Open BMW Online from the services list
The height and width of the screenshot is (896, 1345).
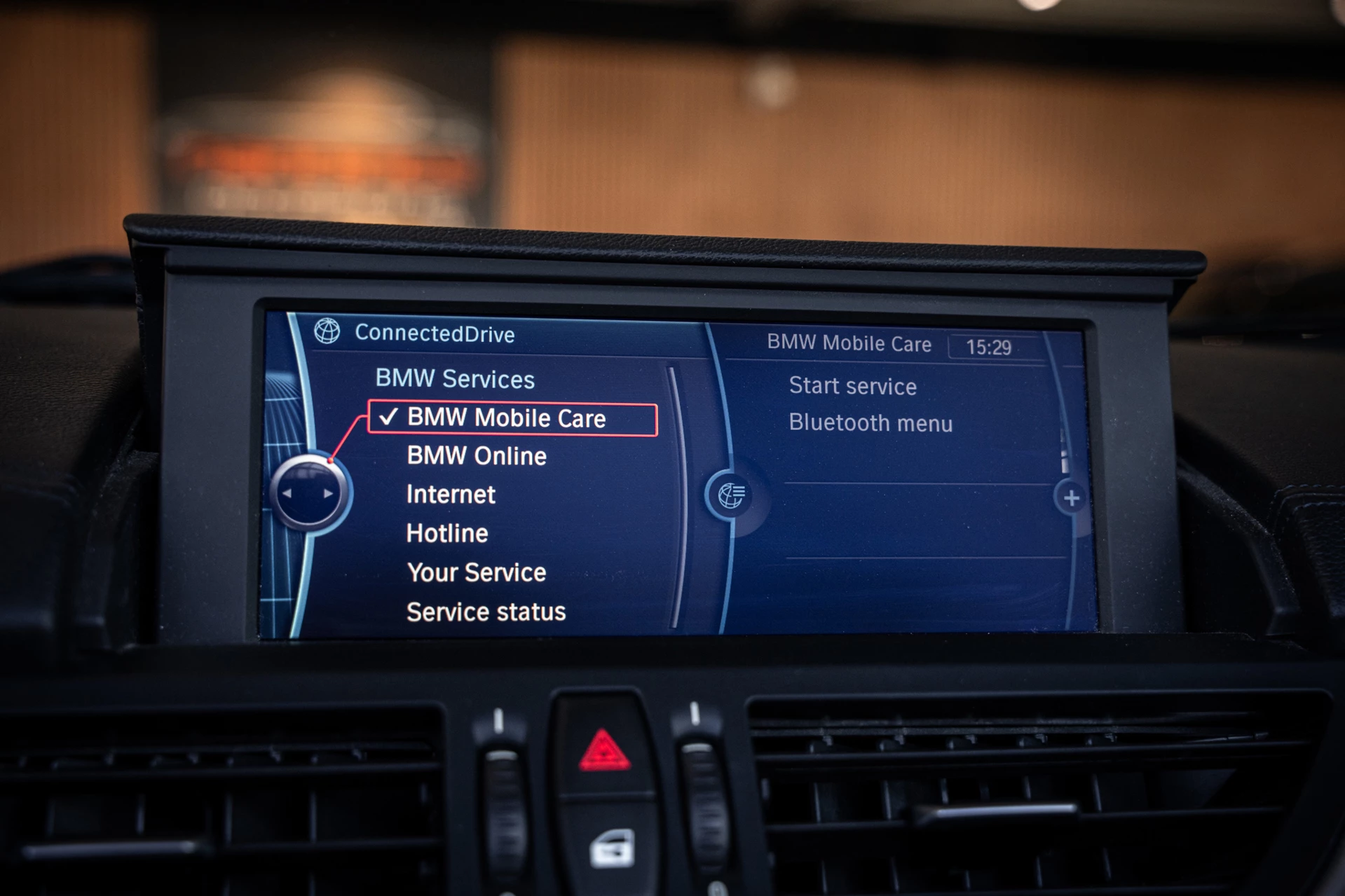pos(477,457)
